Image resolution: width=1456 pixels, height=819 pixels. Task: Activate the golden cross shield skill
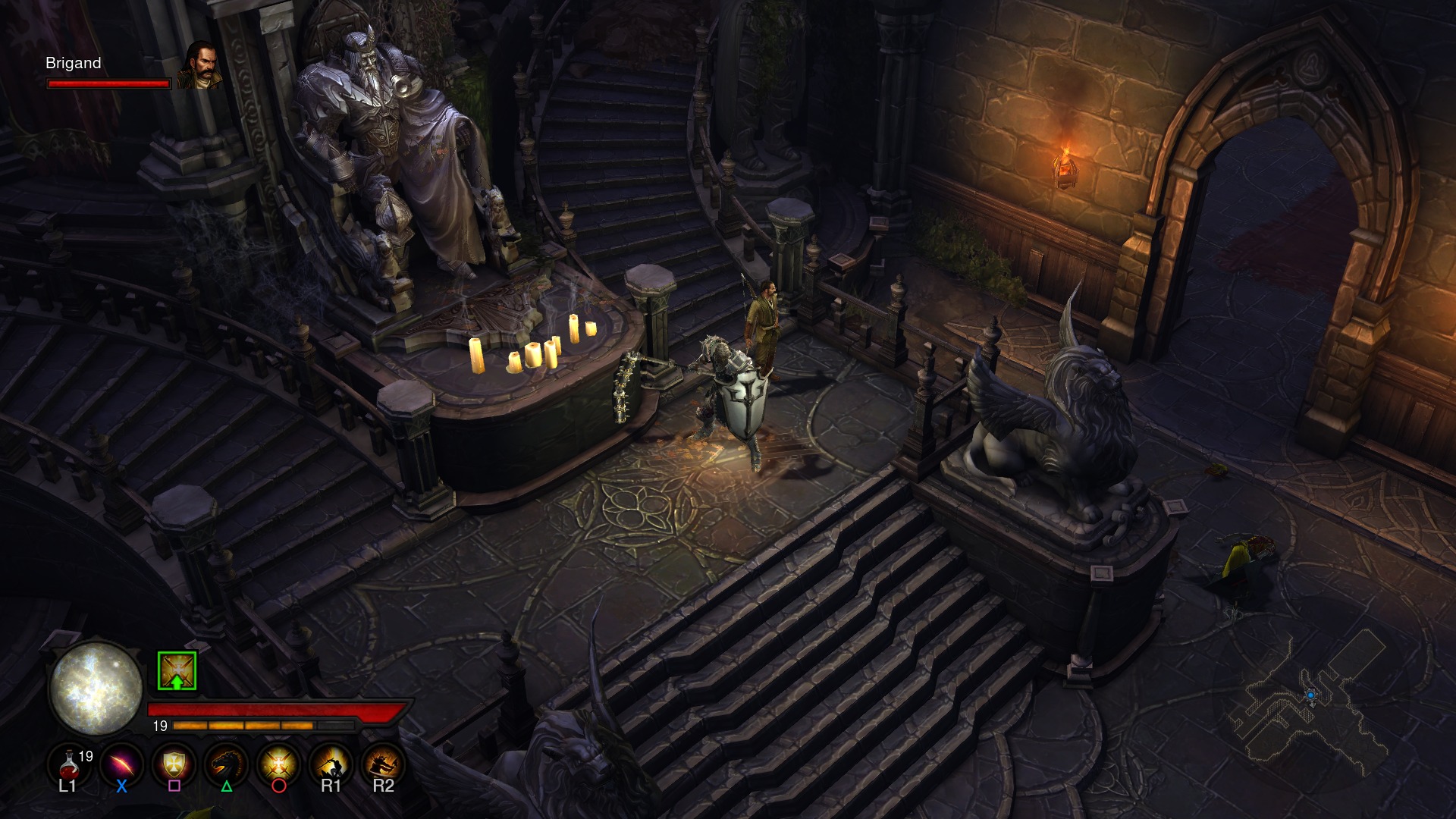tap(174, 764)
